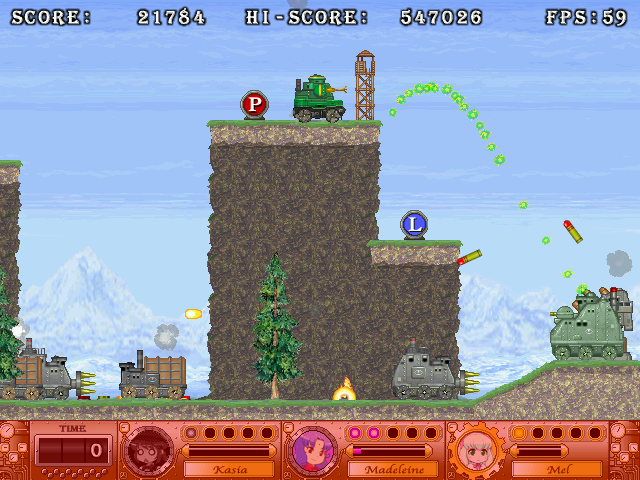The width and height of the screenshot is (640, 480).
Task: Click Mel's gear-framed portrait
Action: [475, 451]
